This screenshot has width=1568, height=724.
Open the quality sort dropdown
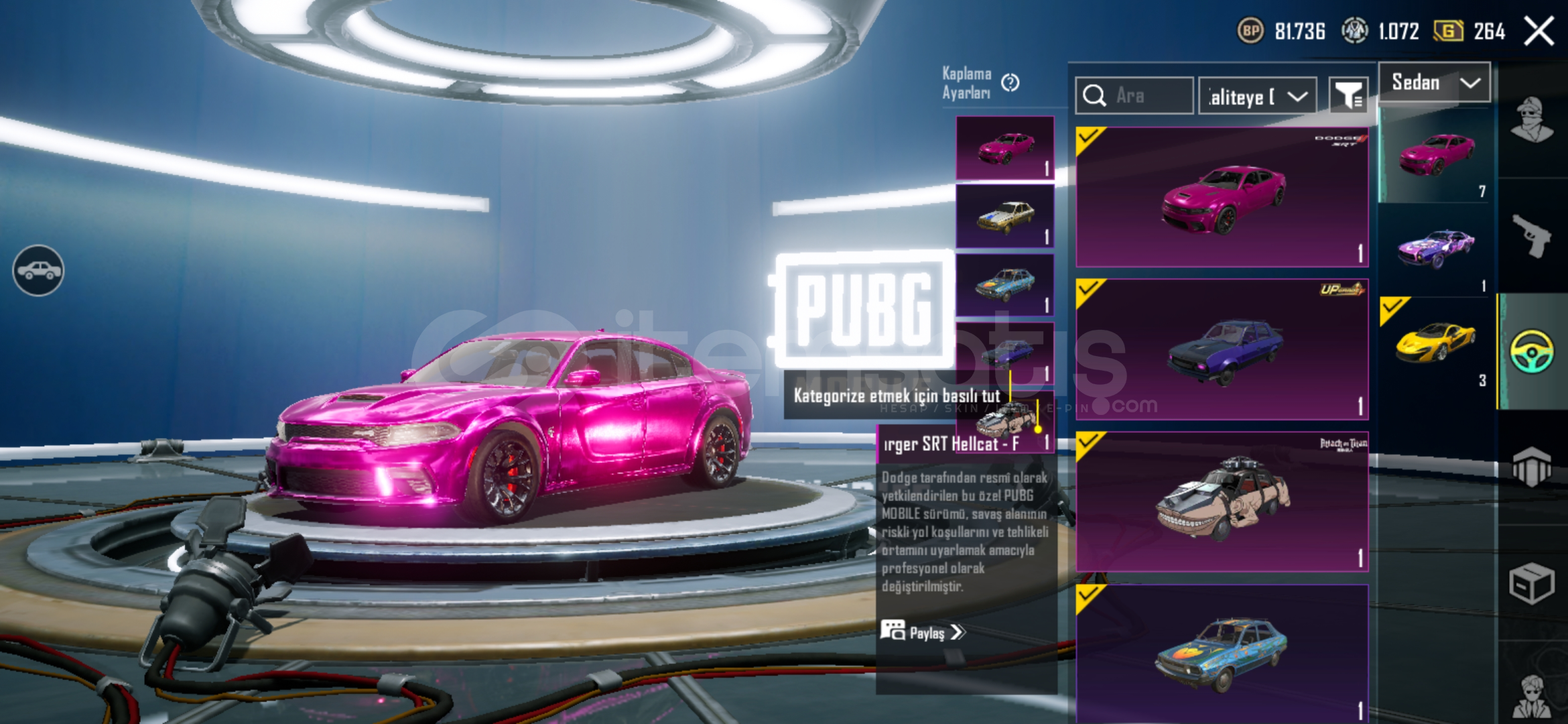1257,97
